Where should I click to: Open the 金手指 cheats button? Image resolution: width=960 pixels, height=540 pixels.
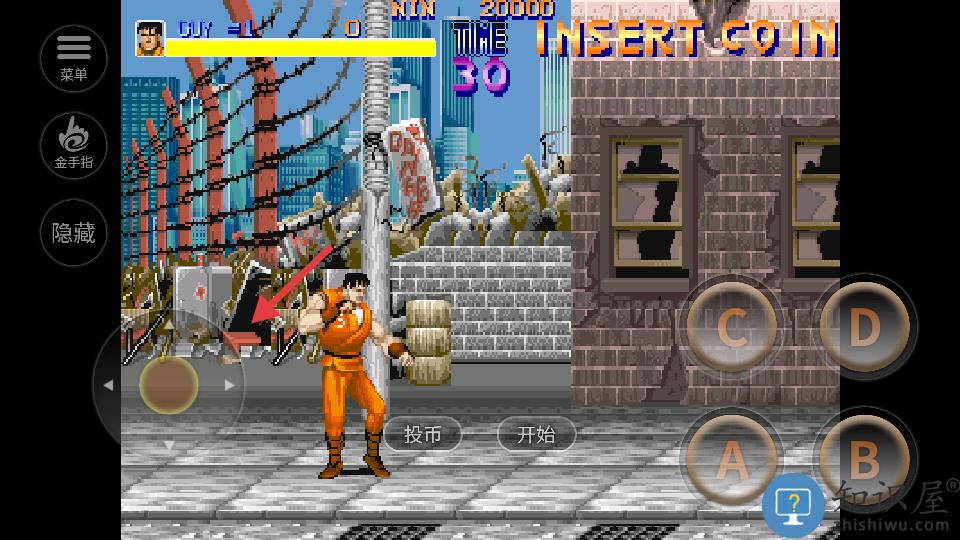click(74, 144)
